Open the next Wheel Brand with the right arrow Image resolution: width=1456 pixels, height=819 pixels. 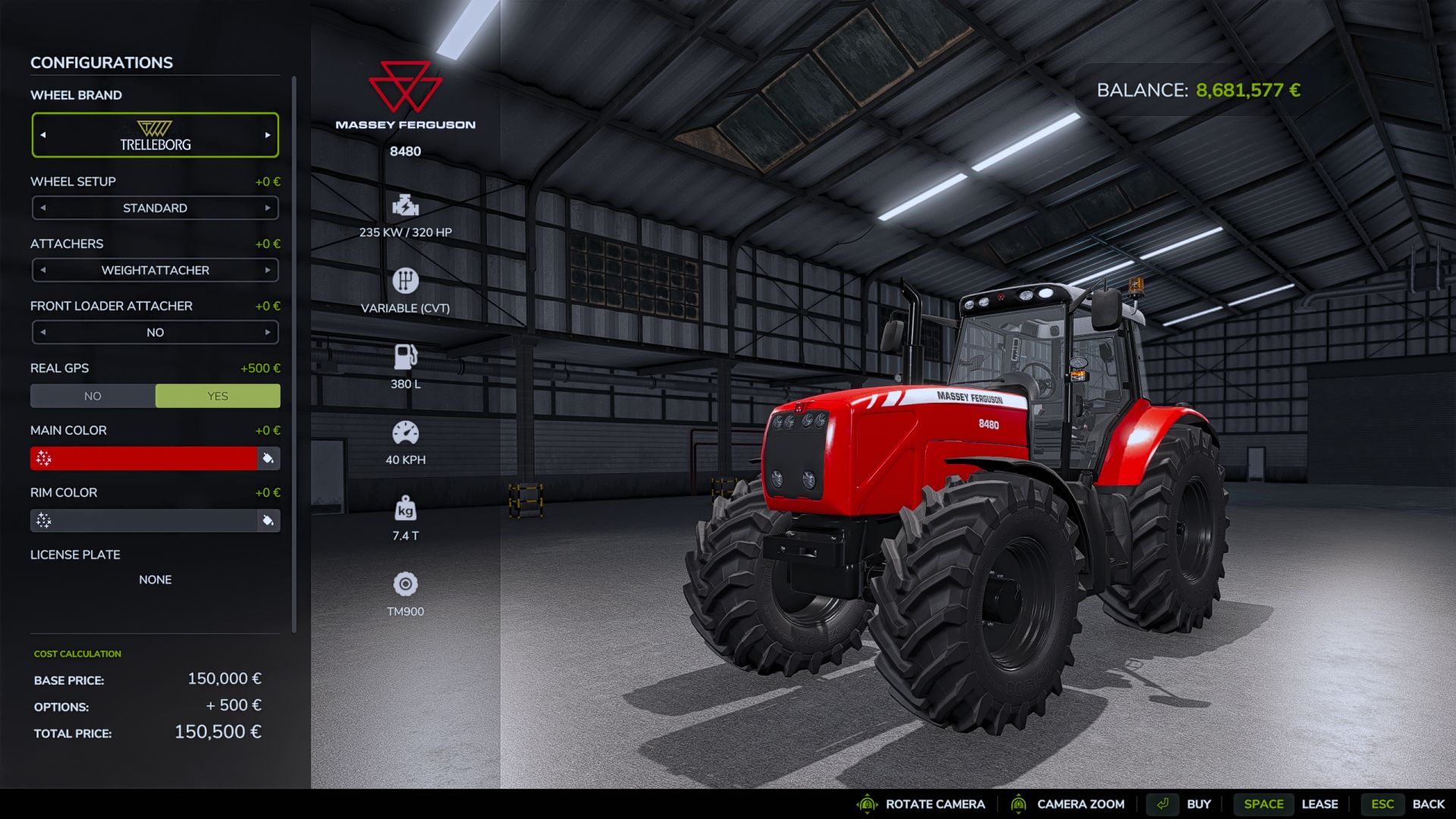click(x=267, y=134)
